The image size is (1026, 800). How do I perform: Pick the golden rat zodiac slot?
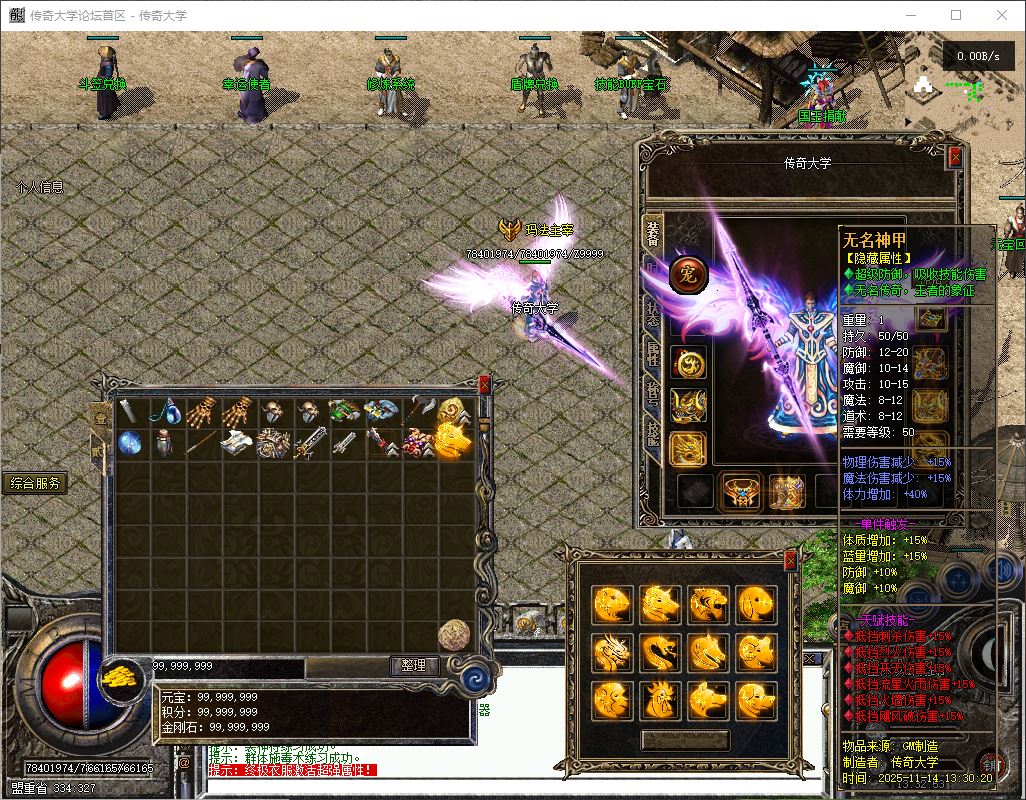click(612, 604)
